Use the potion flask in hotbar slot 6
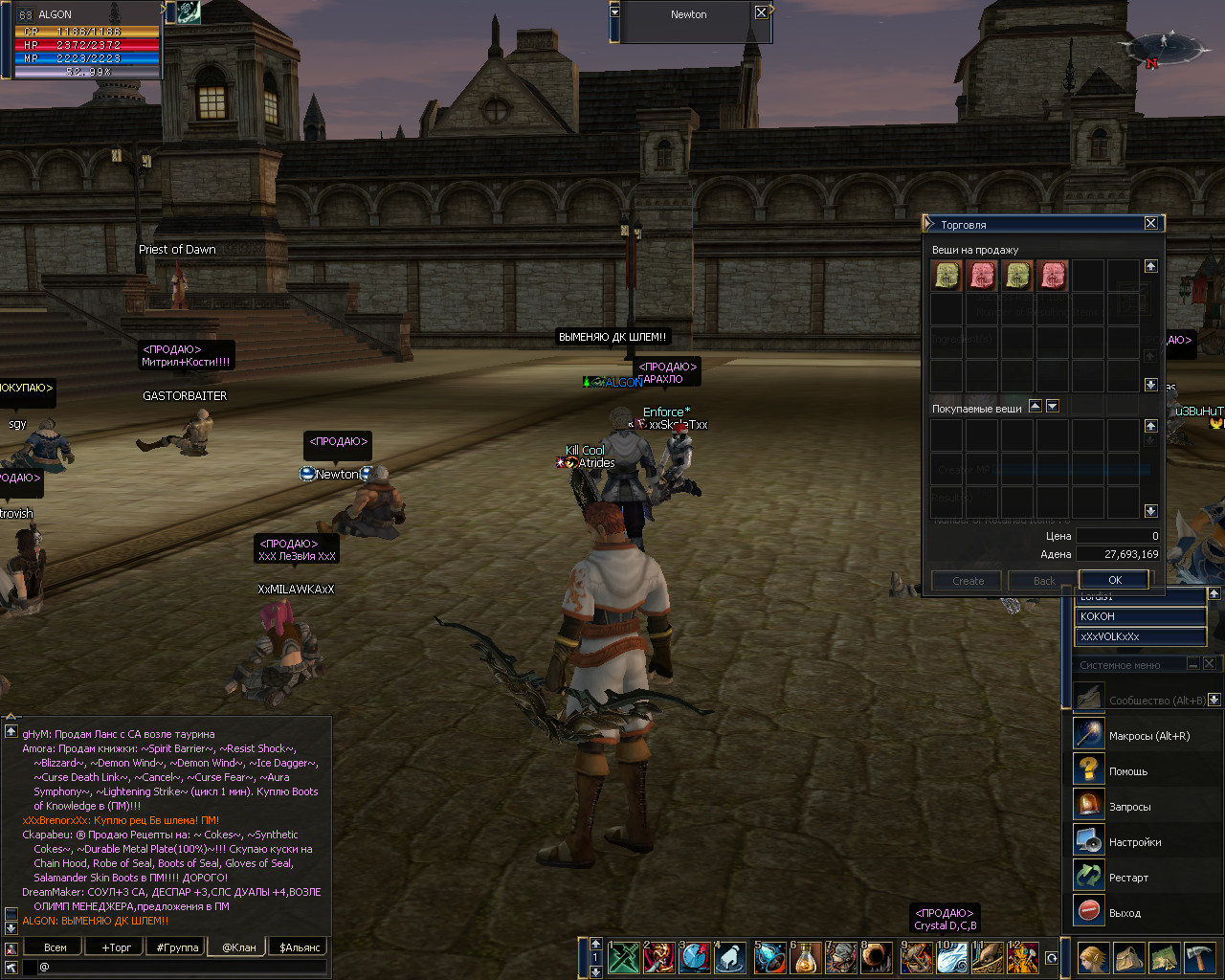 coord(806,958)
